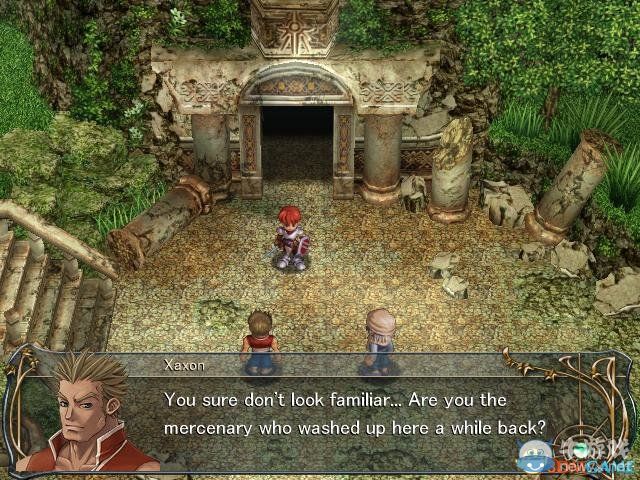This screenshot has height=480, width=640.
Task: Advance Xaxon's dialogue text box
Action: point(355,413)
